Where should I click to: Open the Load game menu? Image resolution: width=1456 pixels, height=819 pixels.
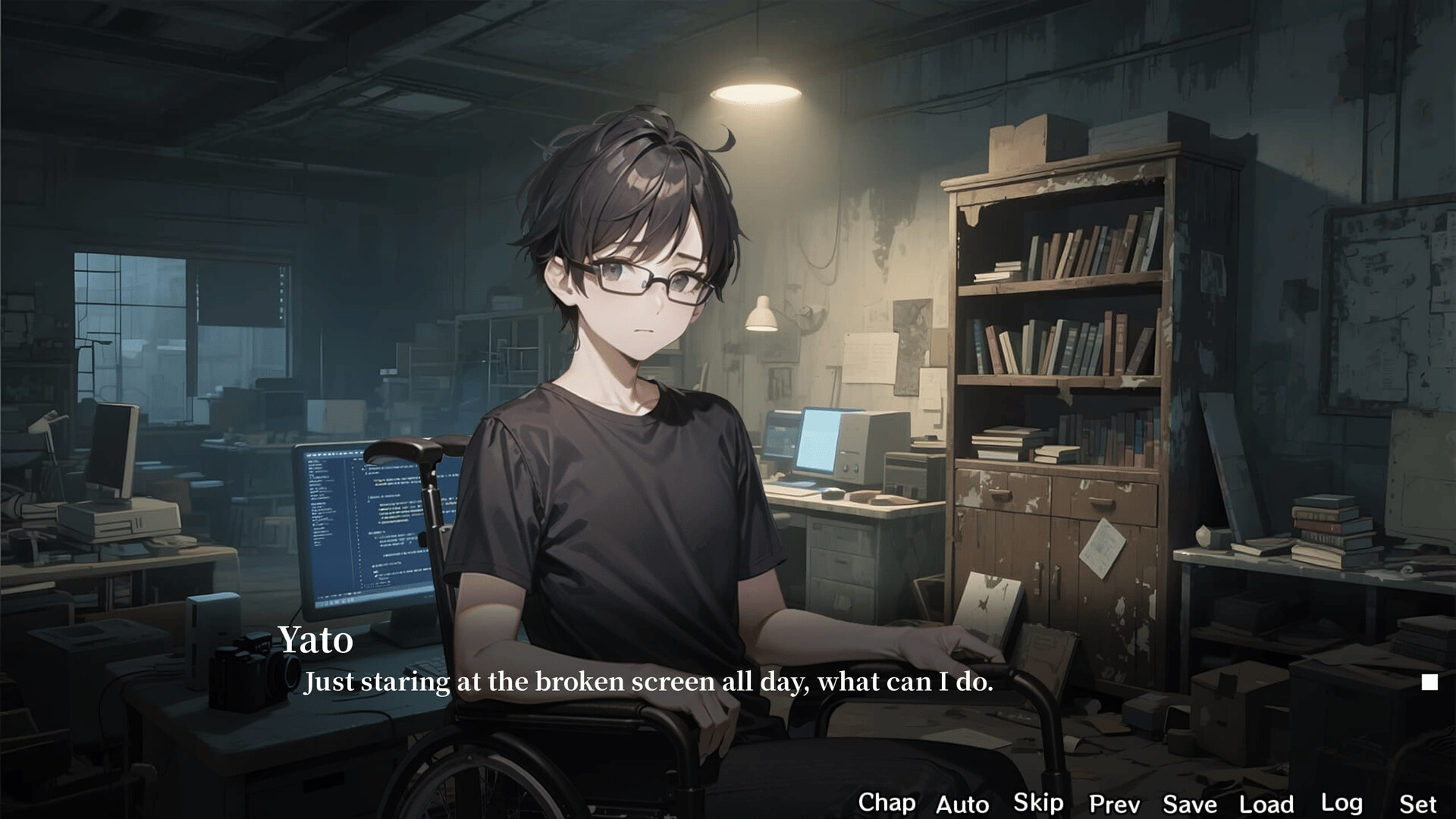click(1266, 804)
